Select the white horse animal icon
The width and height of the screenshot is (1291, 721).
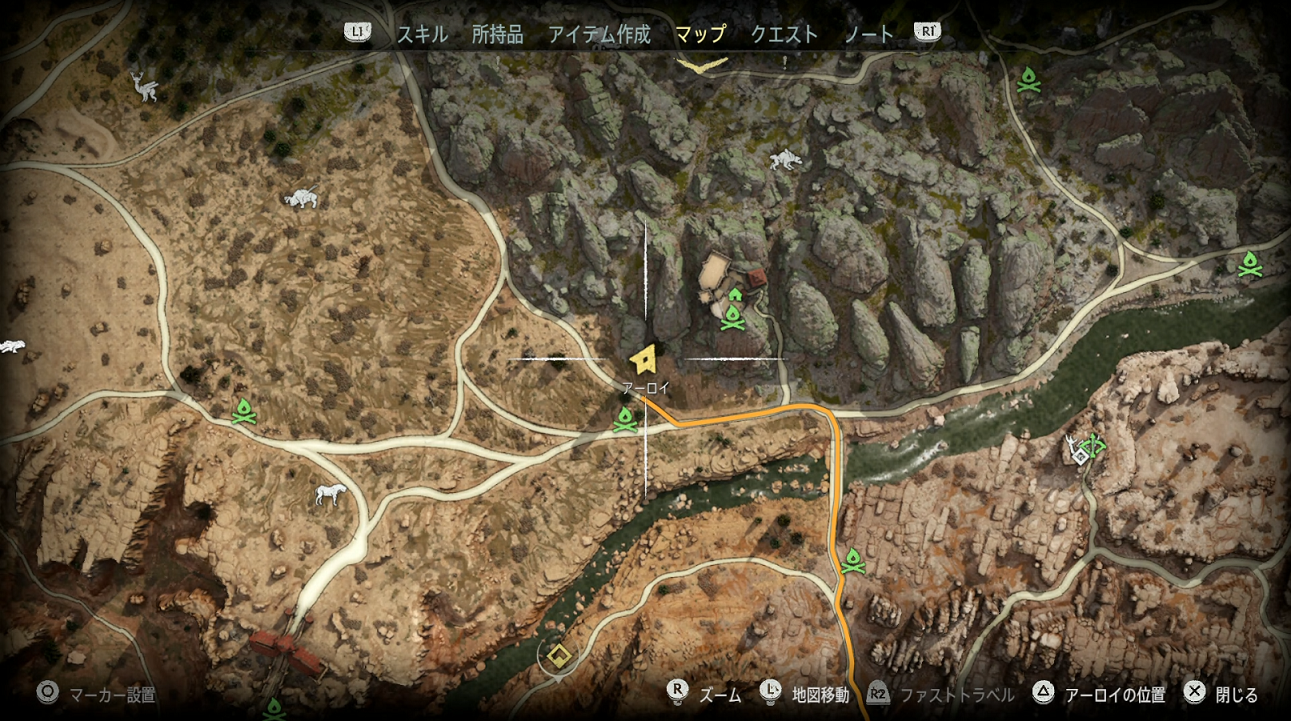point(329,497)
